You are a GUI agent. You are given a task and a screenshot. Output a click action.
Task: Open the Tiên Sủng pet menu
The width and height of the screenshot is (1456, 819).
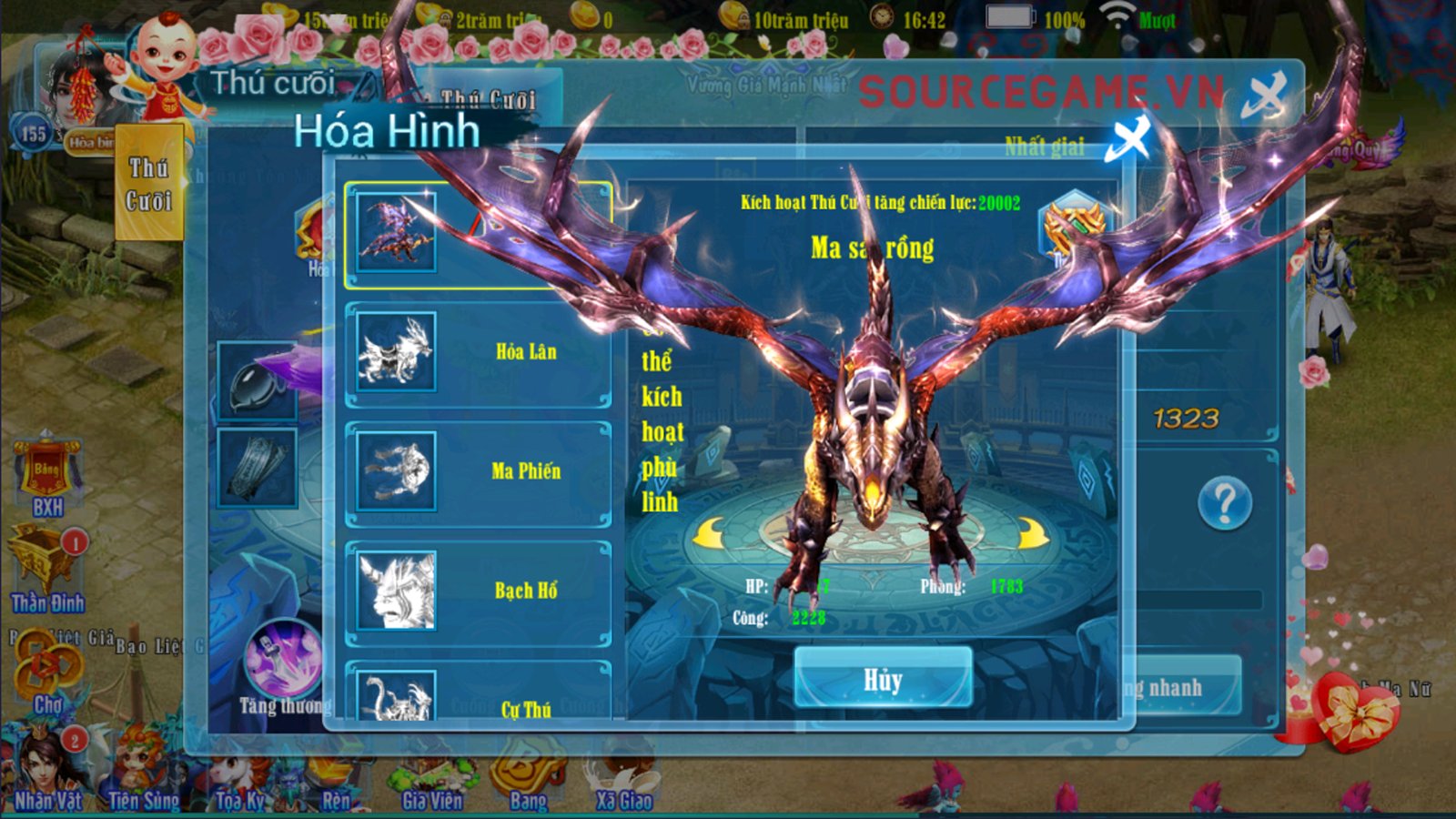143,773
